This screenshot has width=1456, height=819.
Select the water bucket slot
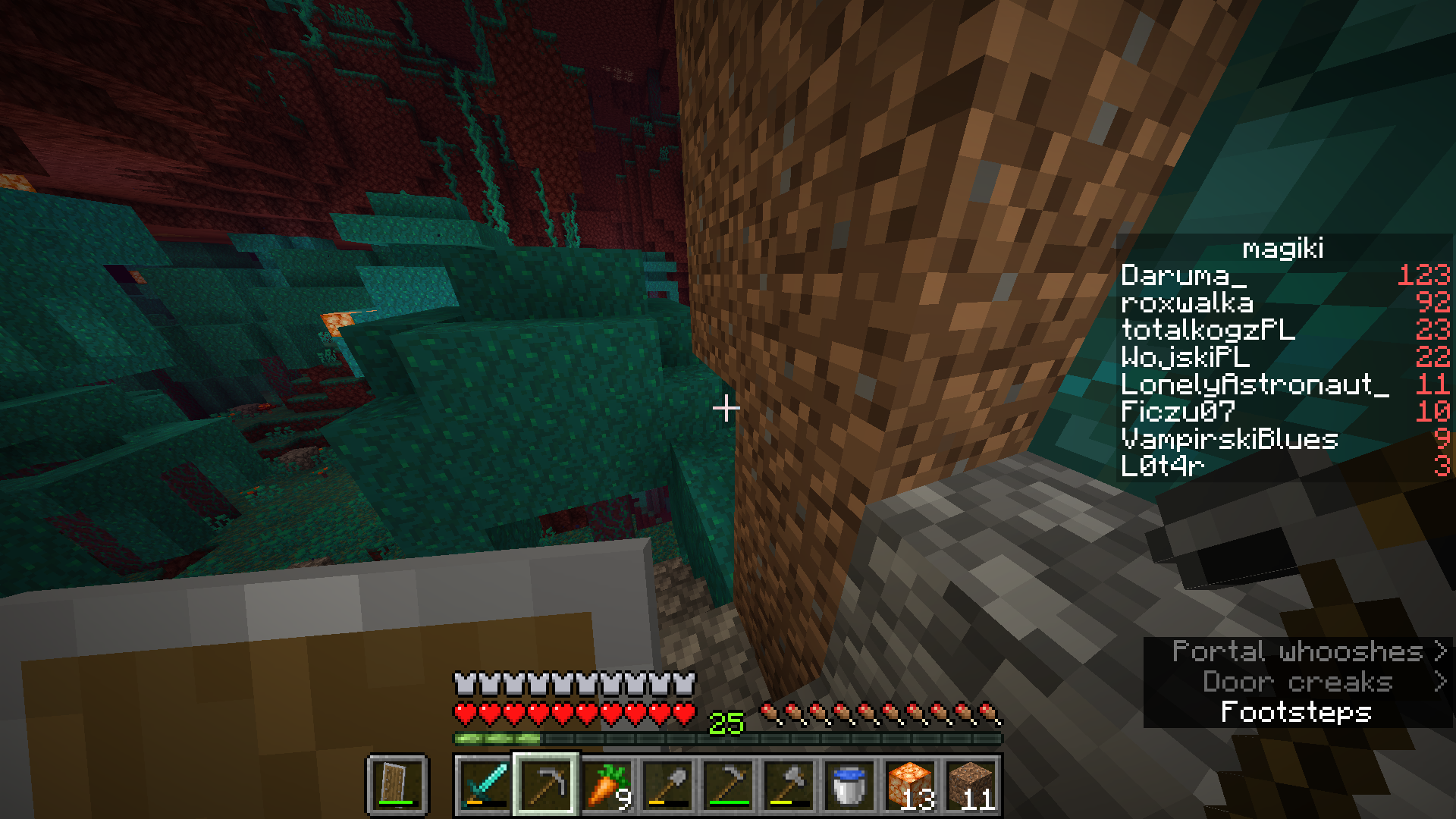849,784
